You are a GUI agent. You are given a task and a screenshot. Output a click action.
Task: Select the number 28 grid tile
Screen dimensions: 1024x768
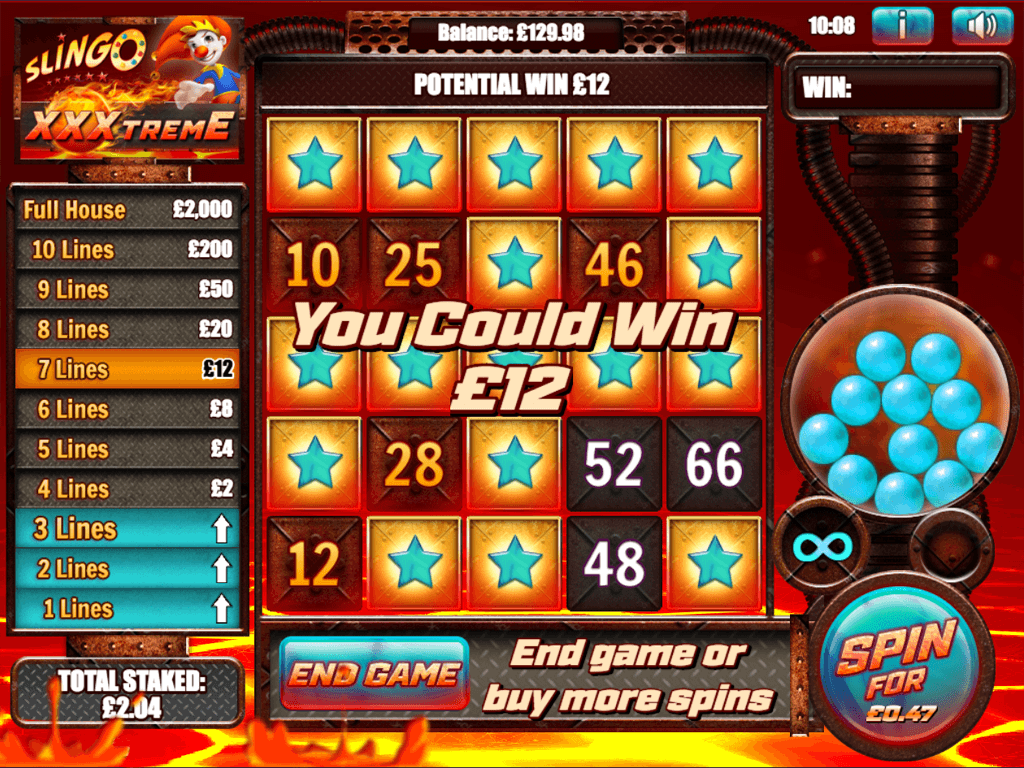(x=414, y=464)
